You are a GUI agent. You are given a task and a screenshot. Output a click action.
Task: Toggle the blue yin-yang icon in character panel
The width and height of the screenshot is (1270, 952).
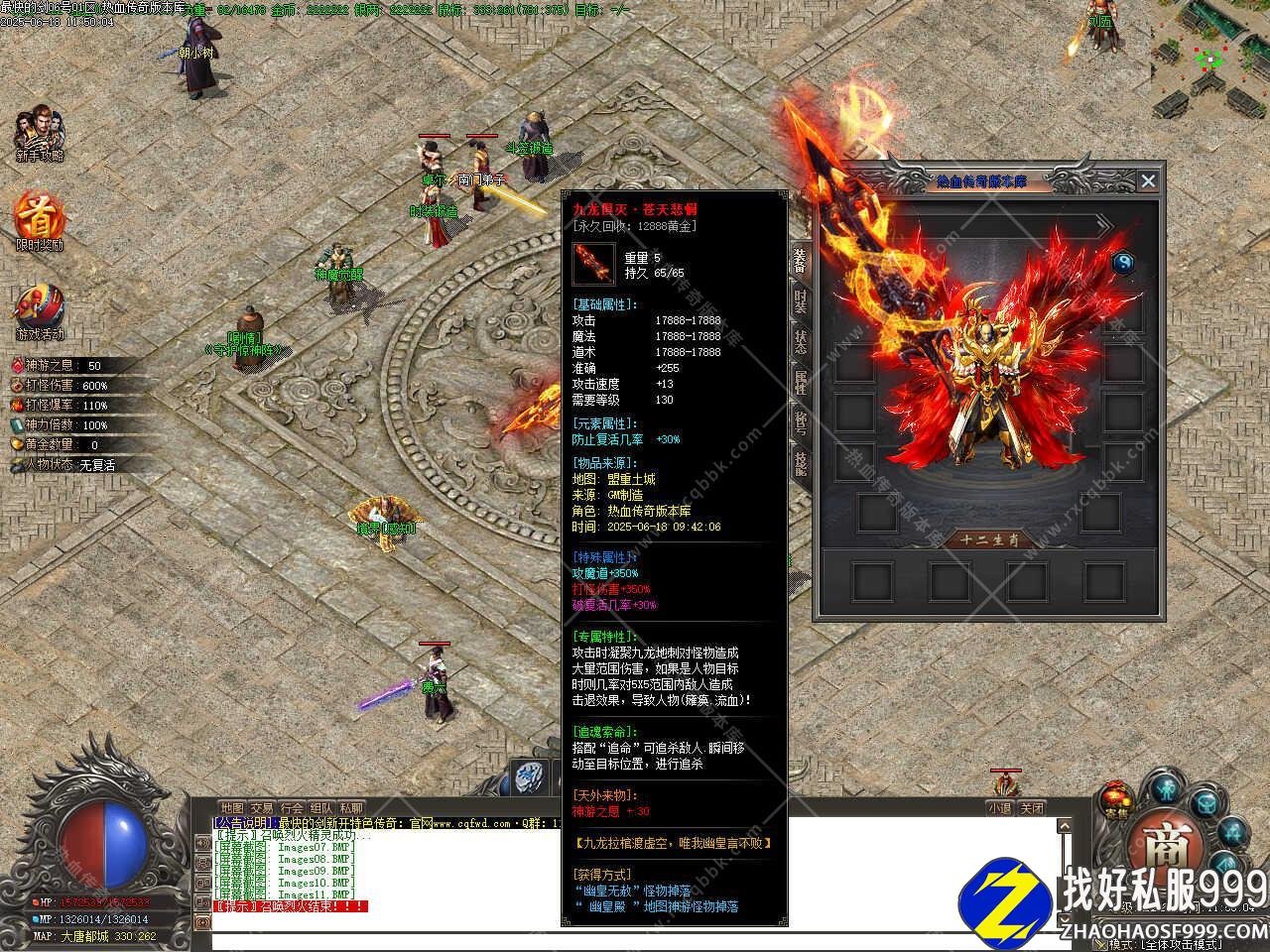click(x=1123, y=263)
